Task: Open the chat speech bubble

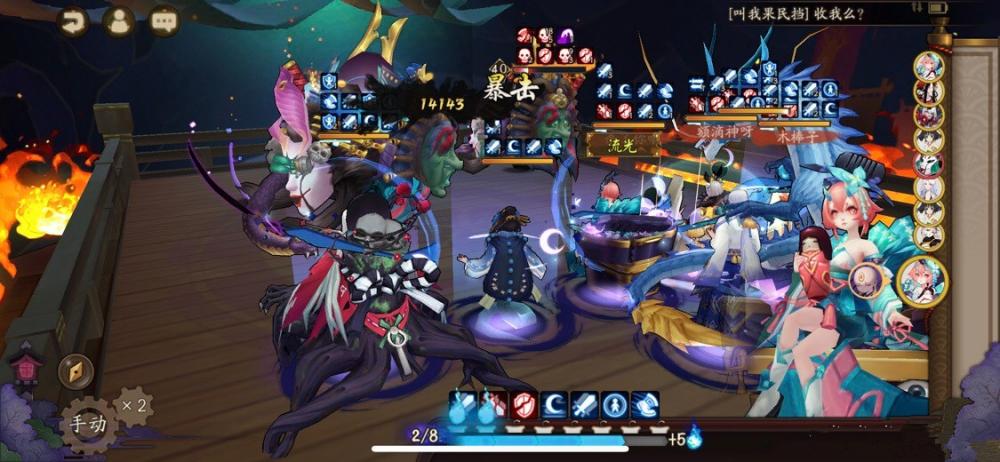Action: 164,21
